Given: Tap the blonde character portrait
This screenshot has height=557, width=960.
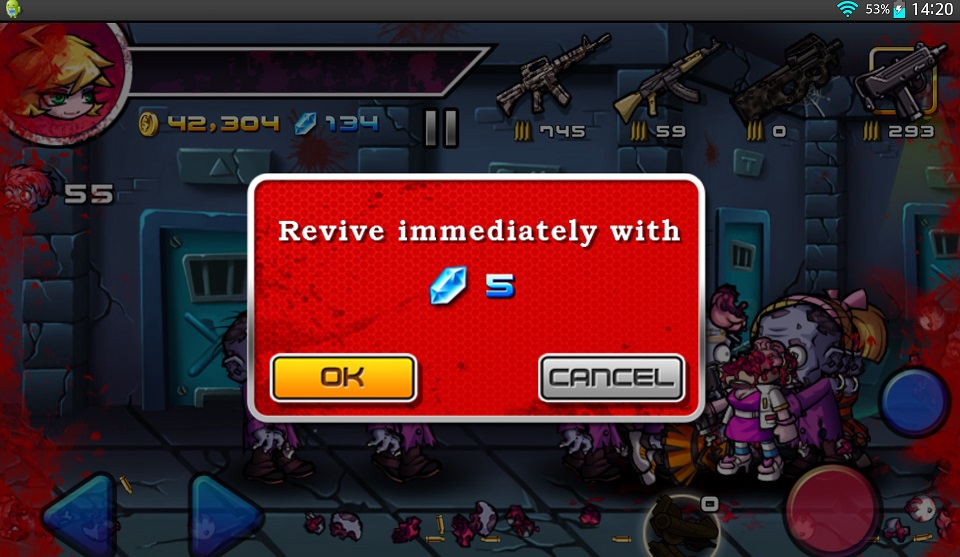Looking at the screenshot, I should point(65,75).
